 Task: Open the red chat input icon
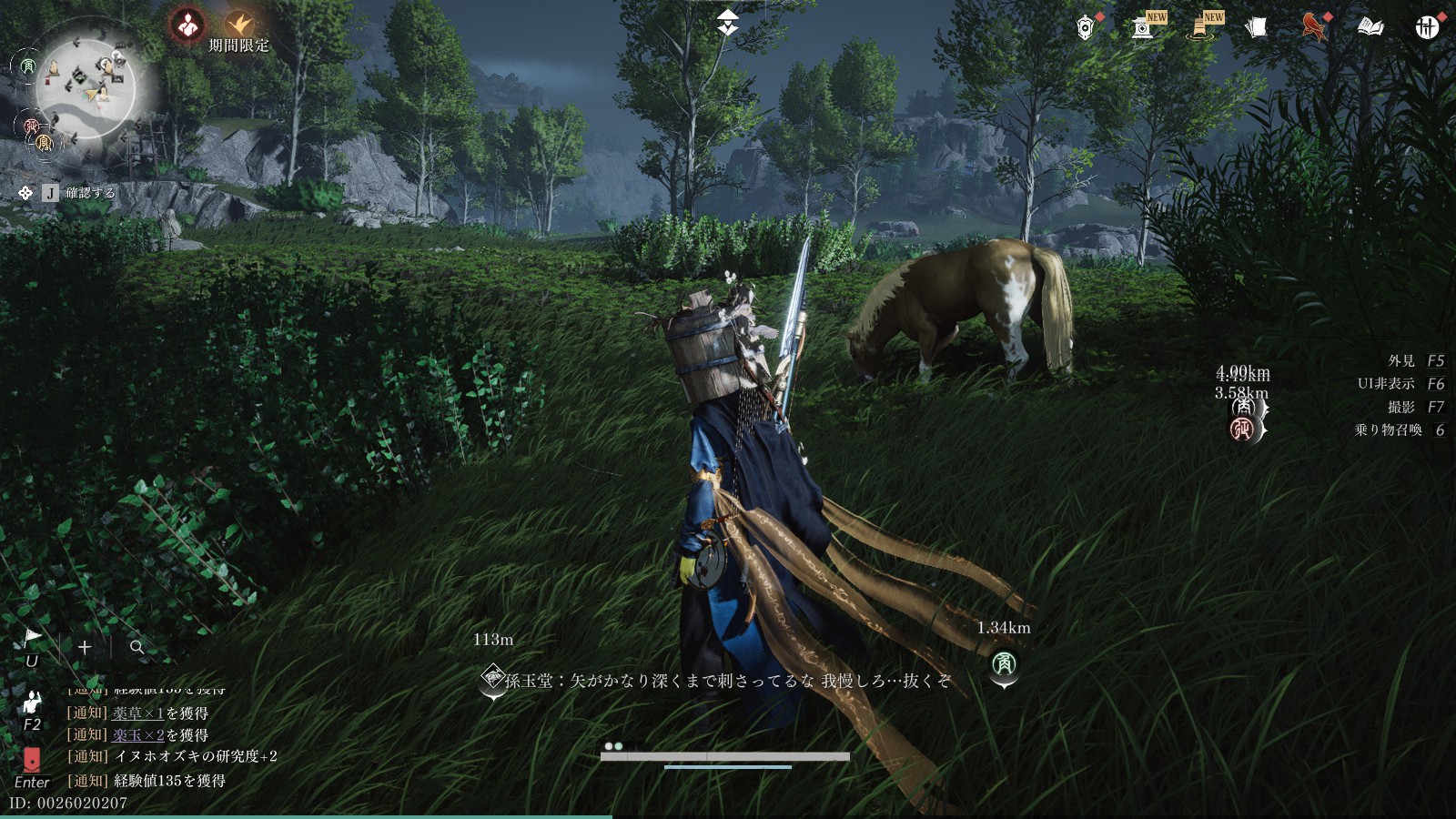pos(32,760)
